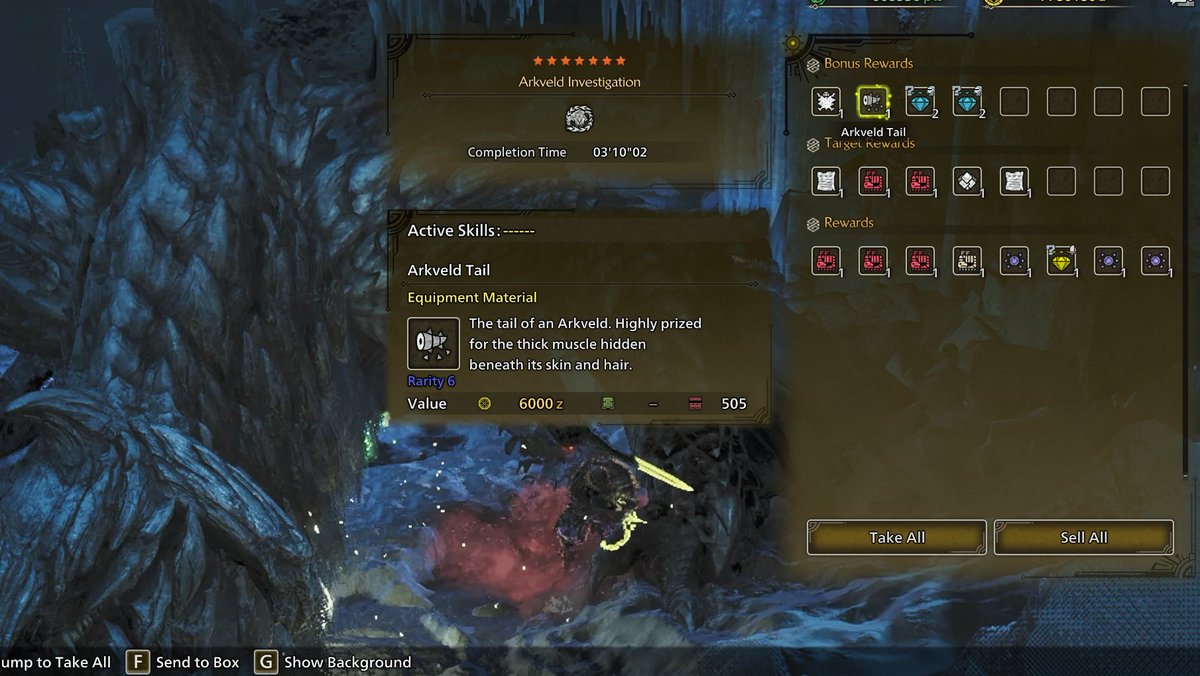Select the highlighted Arkveld Tail reward slot
1200x676 pixels.
(x=873, y=101)
